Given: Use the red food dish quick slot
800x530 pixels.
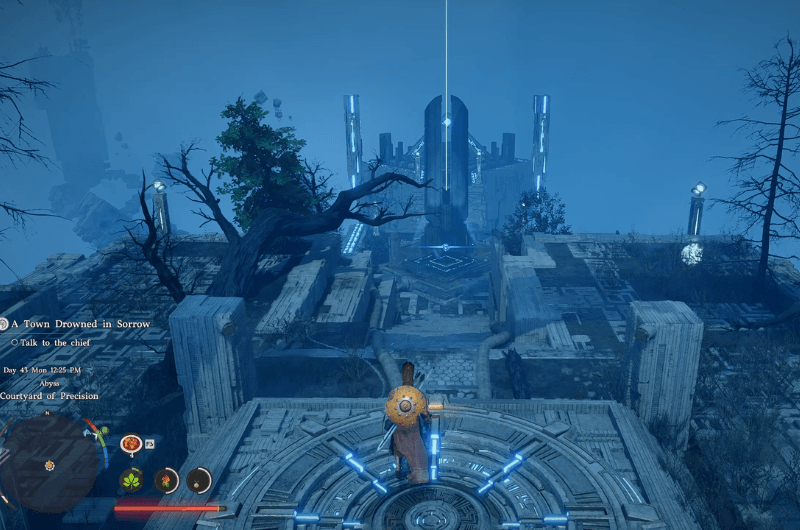Looking at the screenshot, I should coord(130,443).
